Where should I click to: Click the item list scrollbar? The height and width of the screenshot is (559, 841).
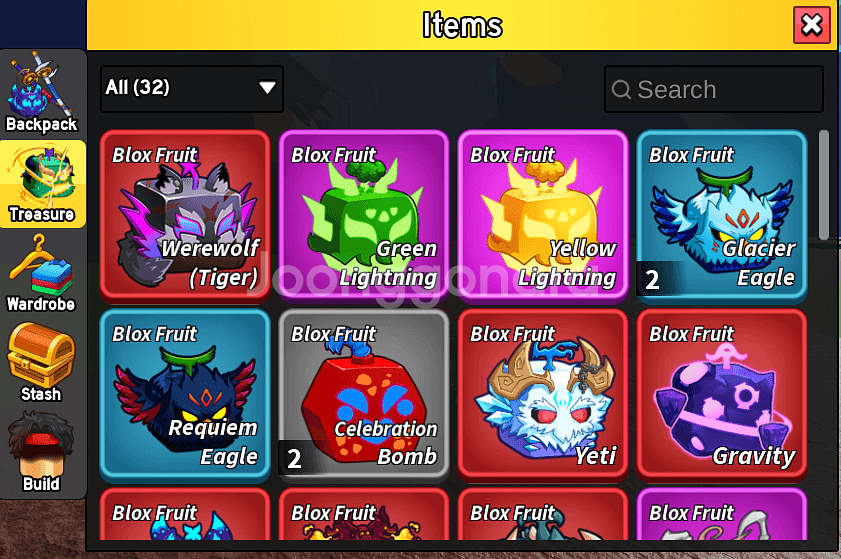[824, 185]
